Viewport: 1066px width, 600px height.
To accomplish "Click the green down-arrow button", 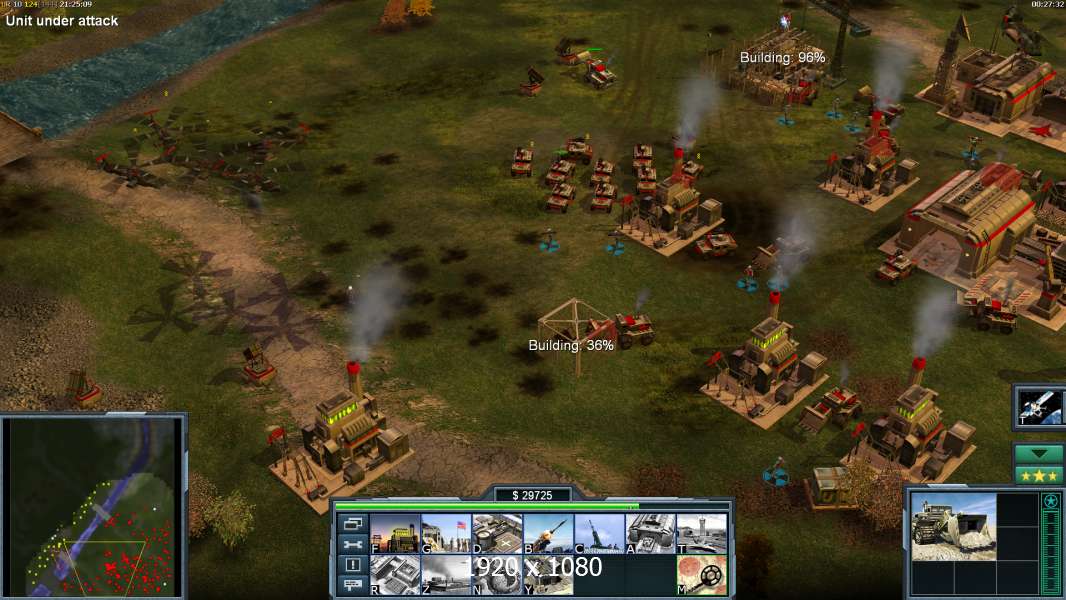I will point(1039,454).
